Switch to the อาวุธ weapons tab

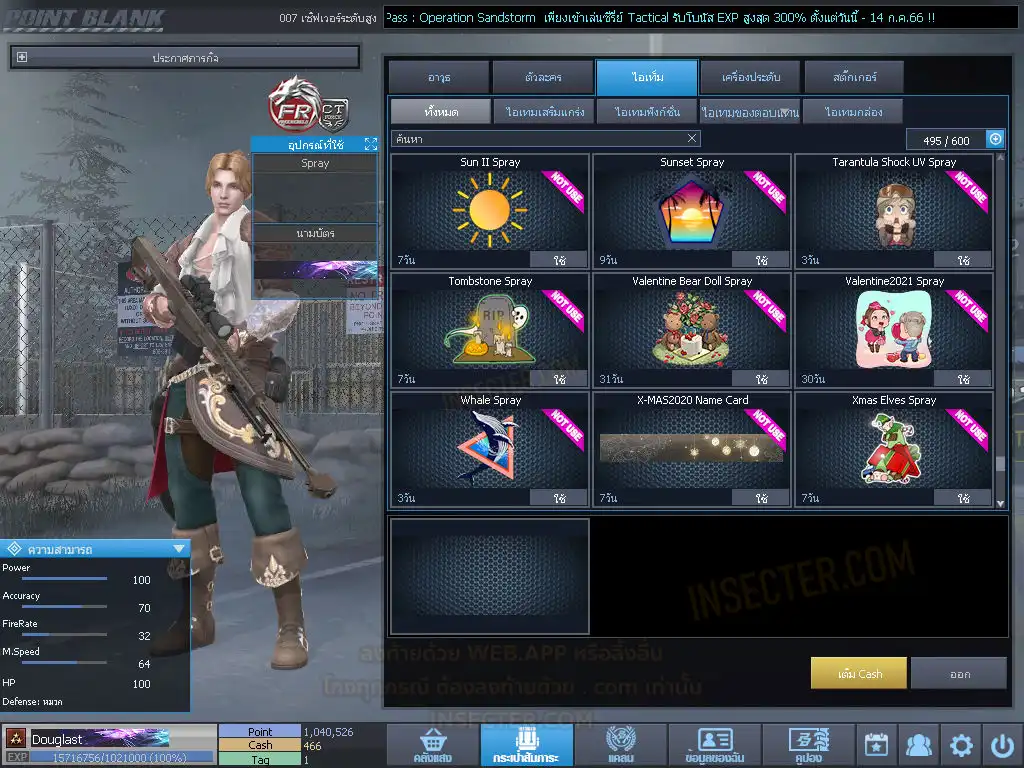point(438,77)
